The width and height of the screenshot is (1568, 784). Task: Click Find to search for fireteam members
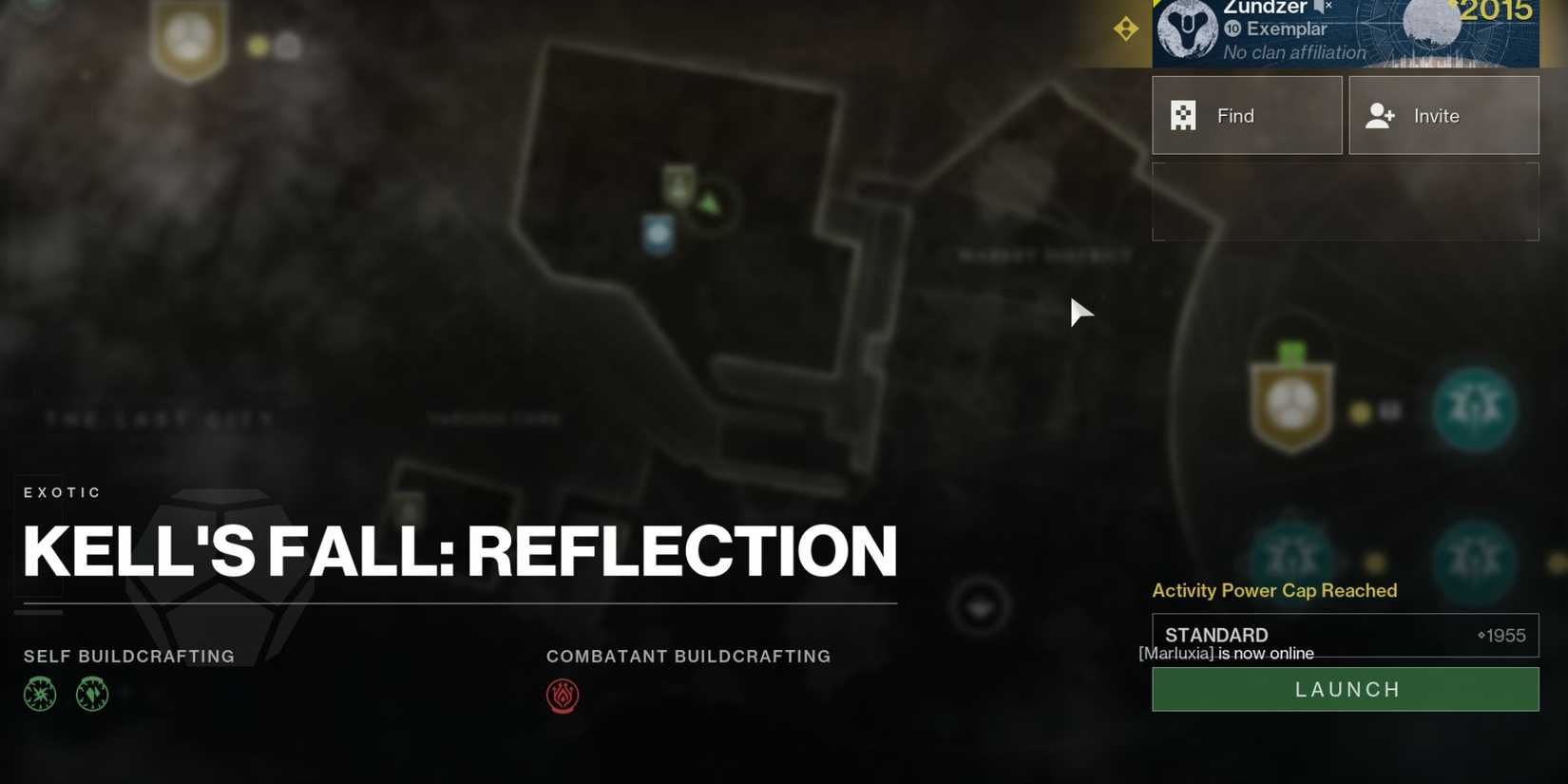click(x=1246, y=115)
